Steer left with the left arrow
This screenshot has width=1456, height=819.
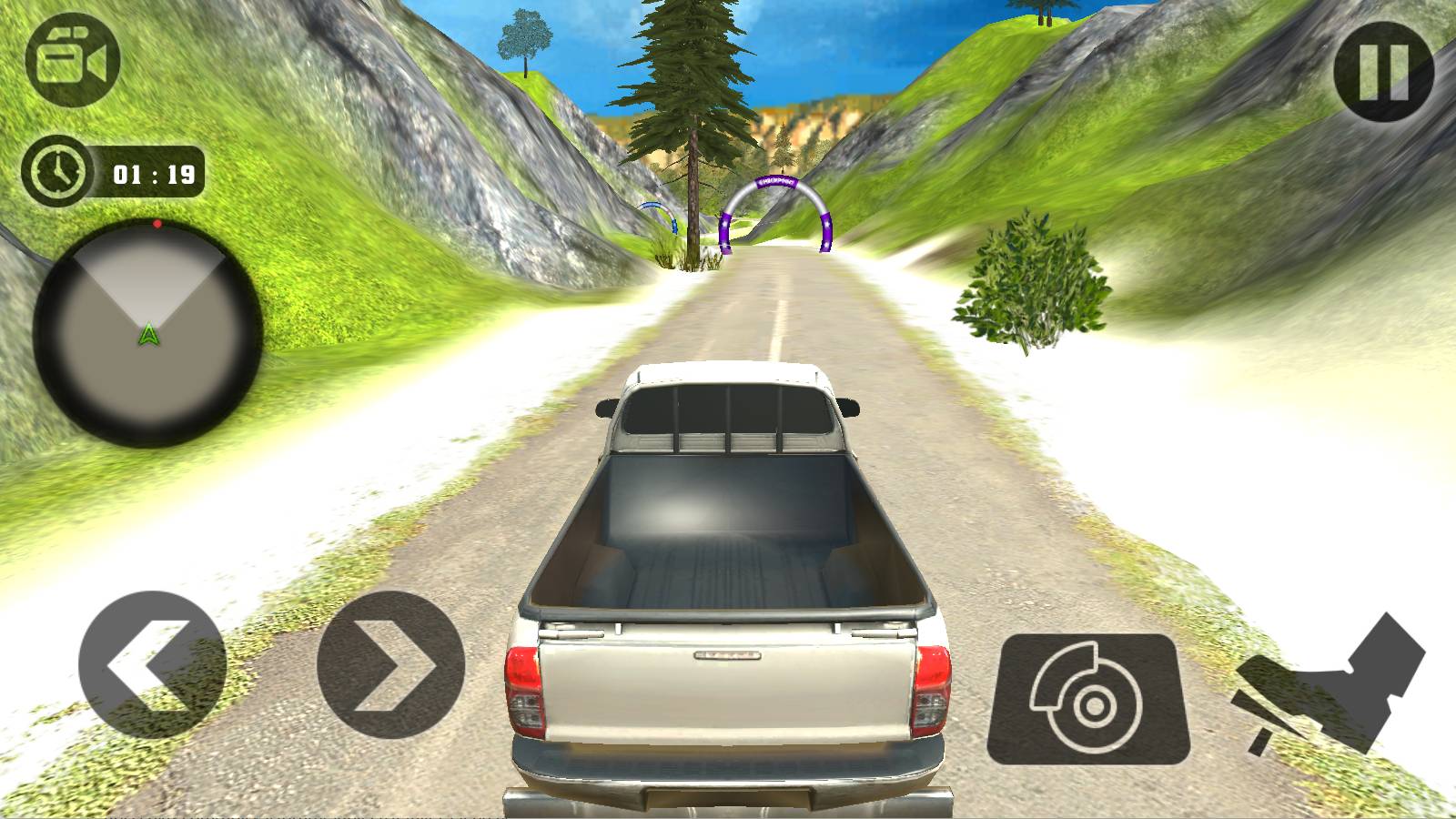(152, 664)
